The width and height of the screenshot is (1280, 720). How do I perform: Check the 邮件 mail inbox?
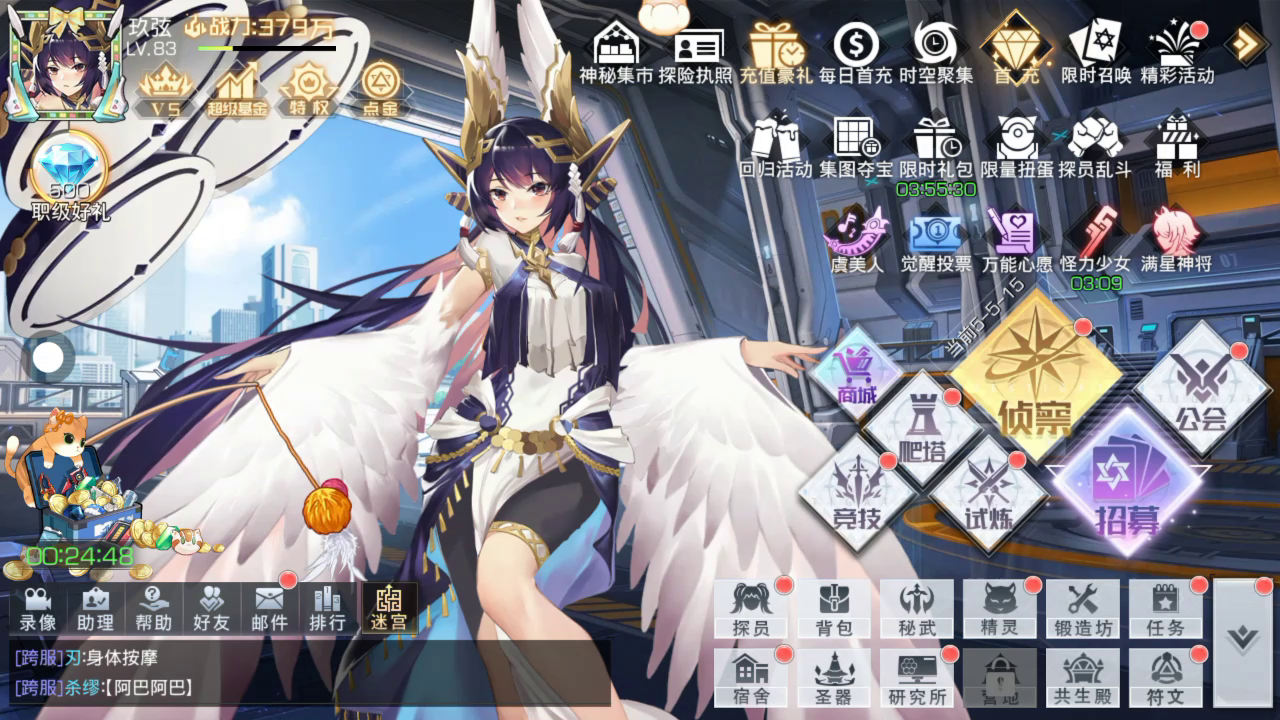pyautogui.click(x=269, y=608)
